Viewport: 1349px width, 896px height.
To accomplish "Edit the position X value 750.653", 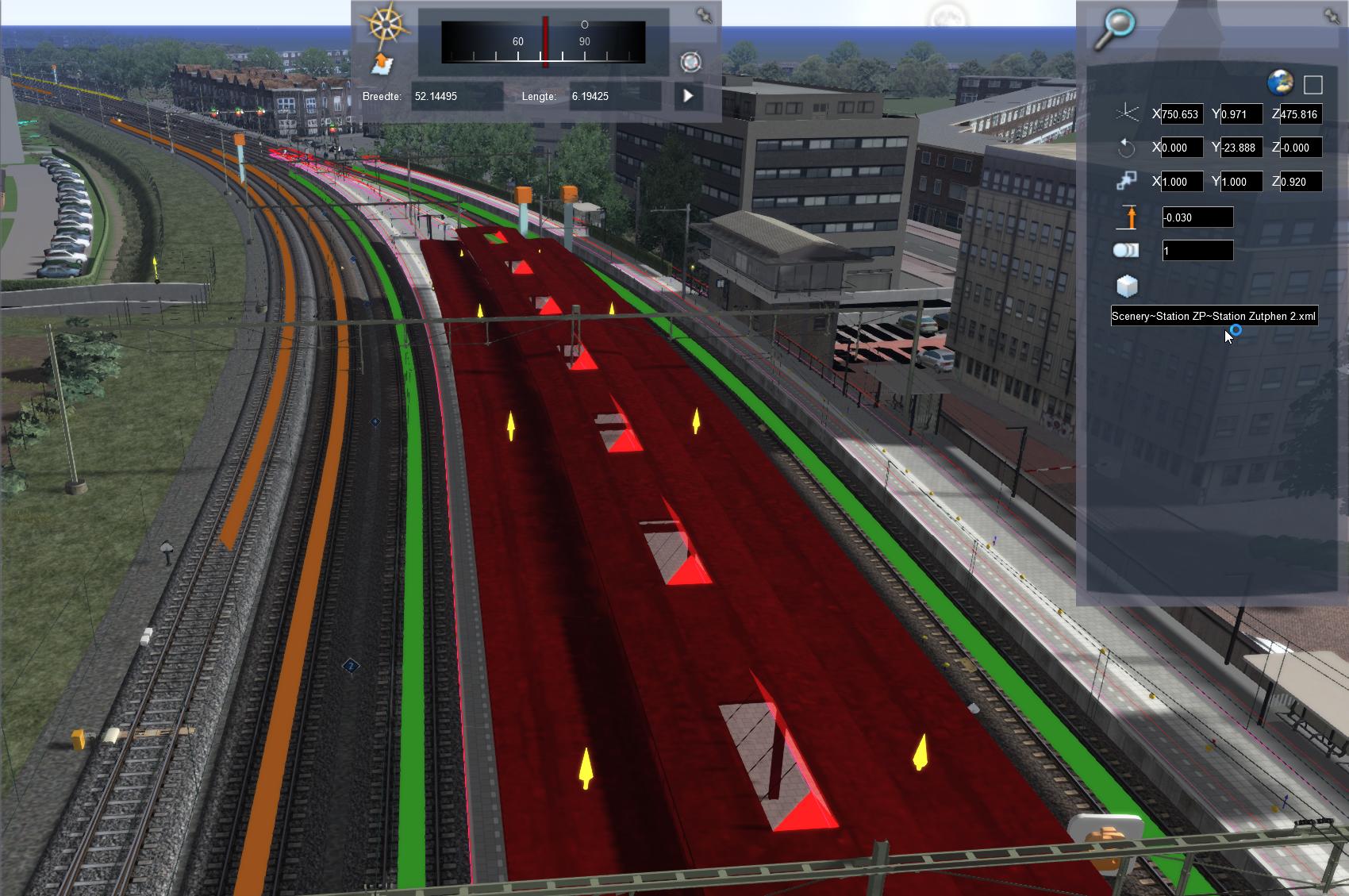I will [1182, 114].
